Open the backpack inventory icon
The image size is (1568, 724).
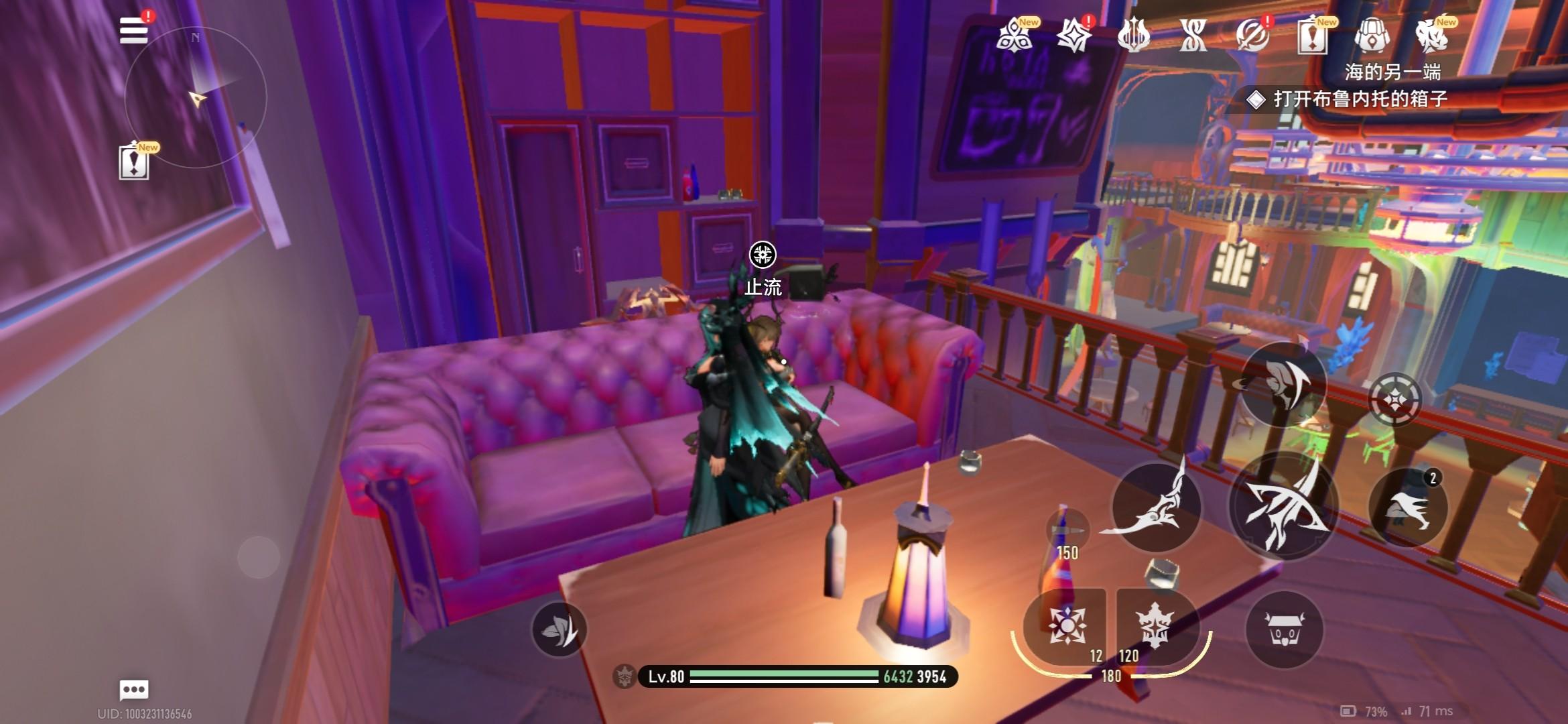coord(1372,36)
